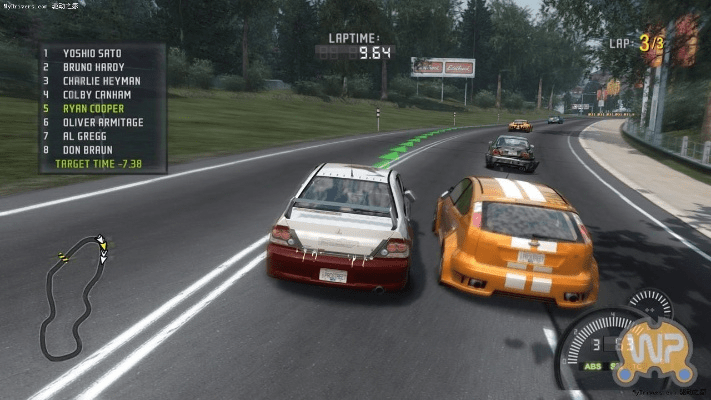This screenshot has width=711, height=400.
Task: Choose Charlie Heyman's leaderboard row
Action: (101, 80)
